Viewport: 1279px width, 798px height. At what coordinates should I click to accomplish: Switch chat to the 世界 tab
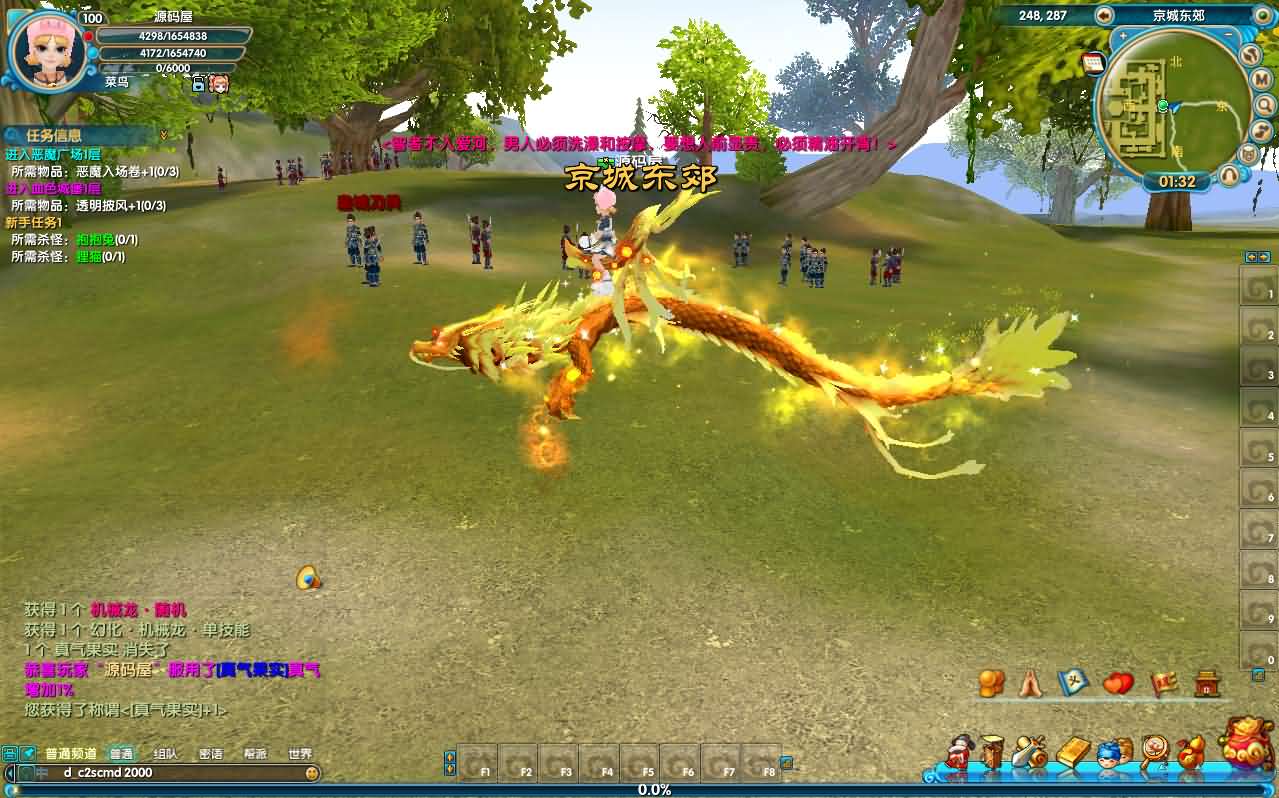pyautogui.click(x=300, y=754)
